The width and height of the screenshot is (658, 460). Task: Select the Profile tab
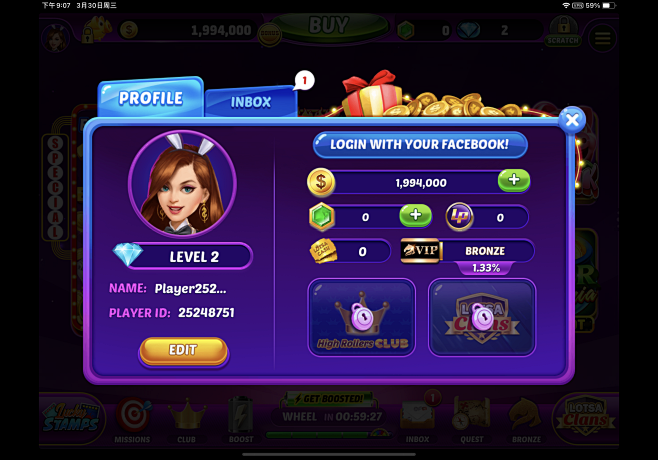coord(151,98)
